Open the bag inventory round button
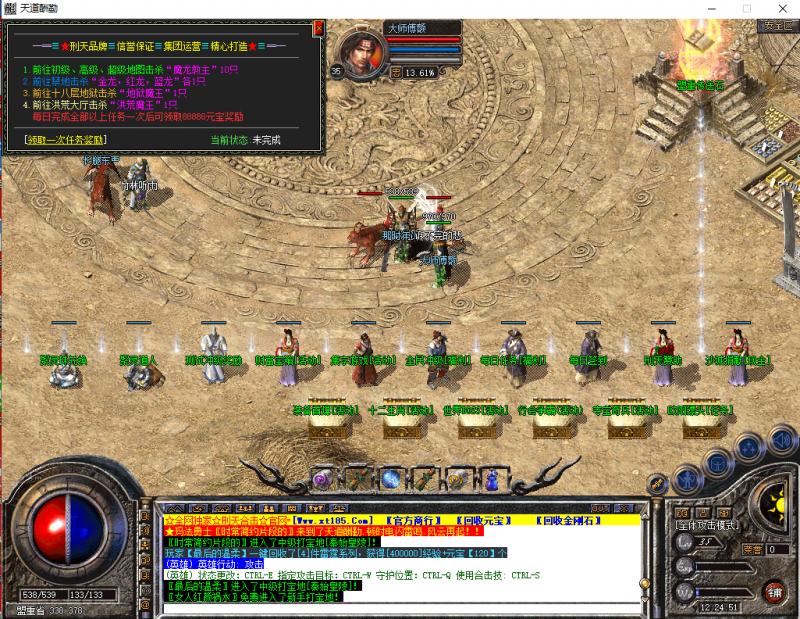Screen dimensions: 800x619 (x=718, y=463)
